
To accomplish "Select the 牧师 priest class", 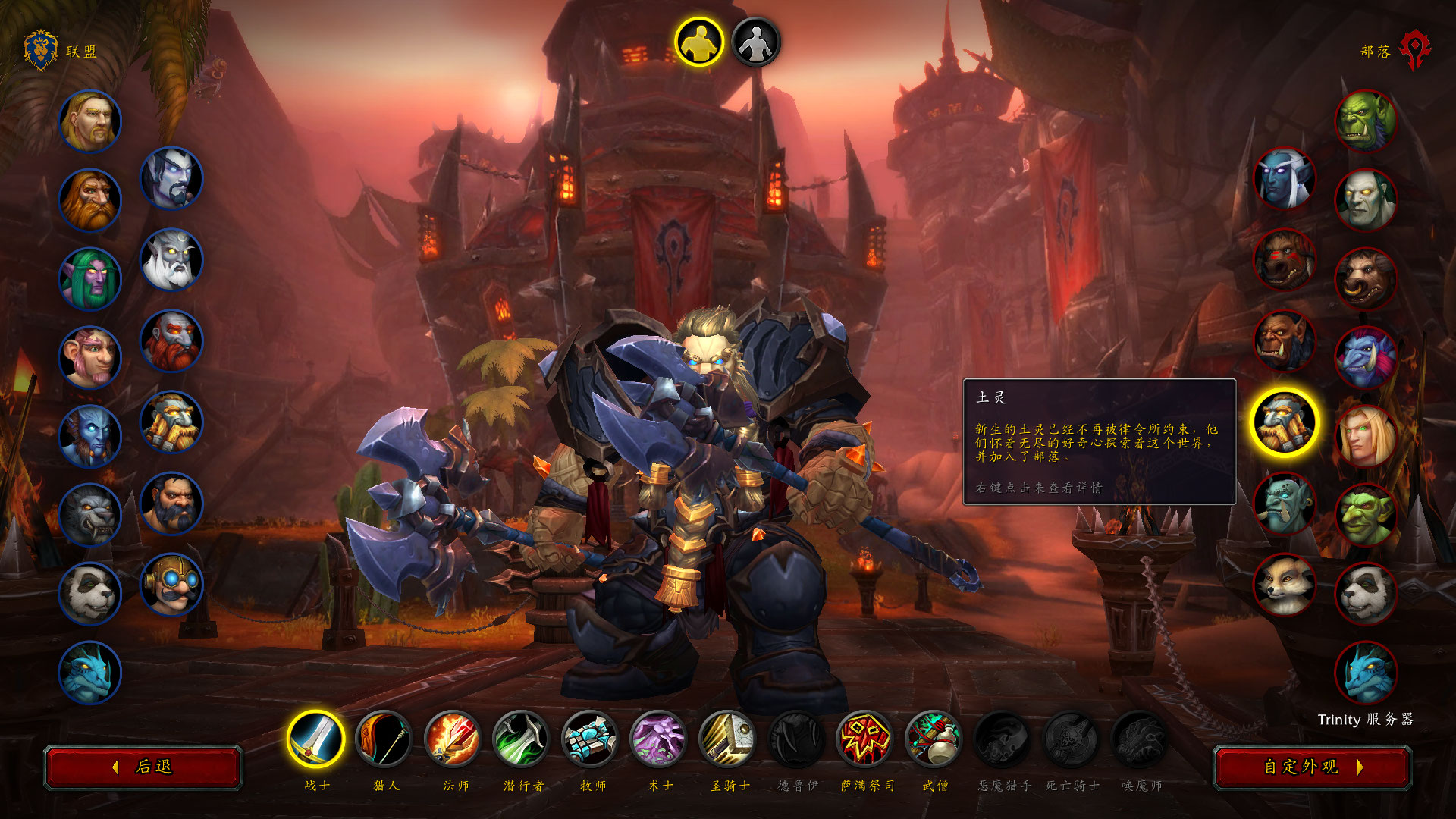I will pos(591,739).
